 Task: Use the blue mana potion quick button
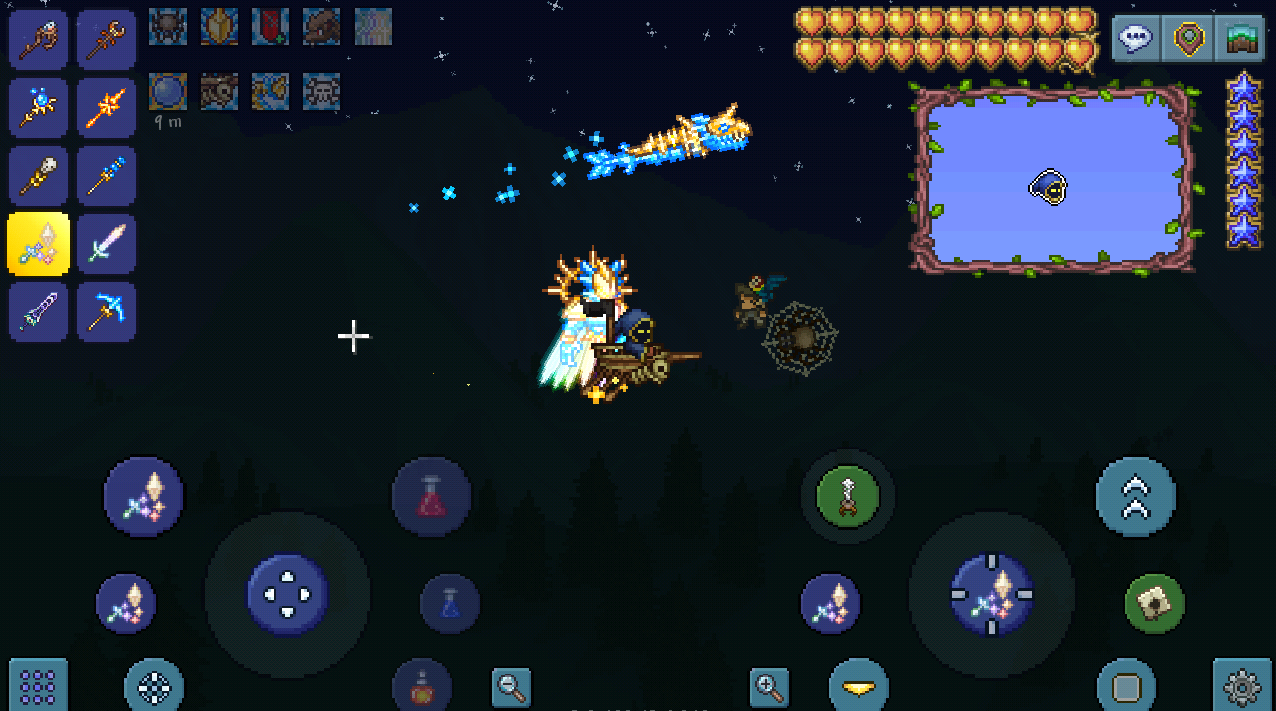click(x=449, y=603)
